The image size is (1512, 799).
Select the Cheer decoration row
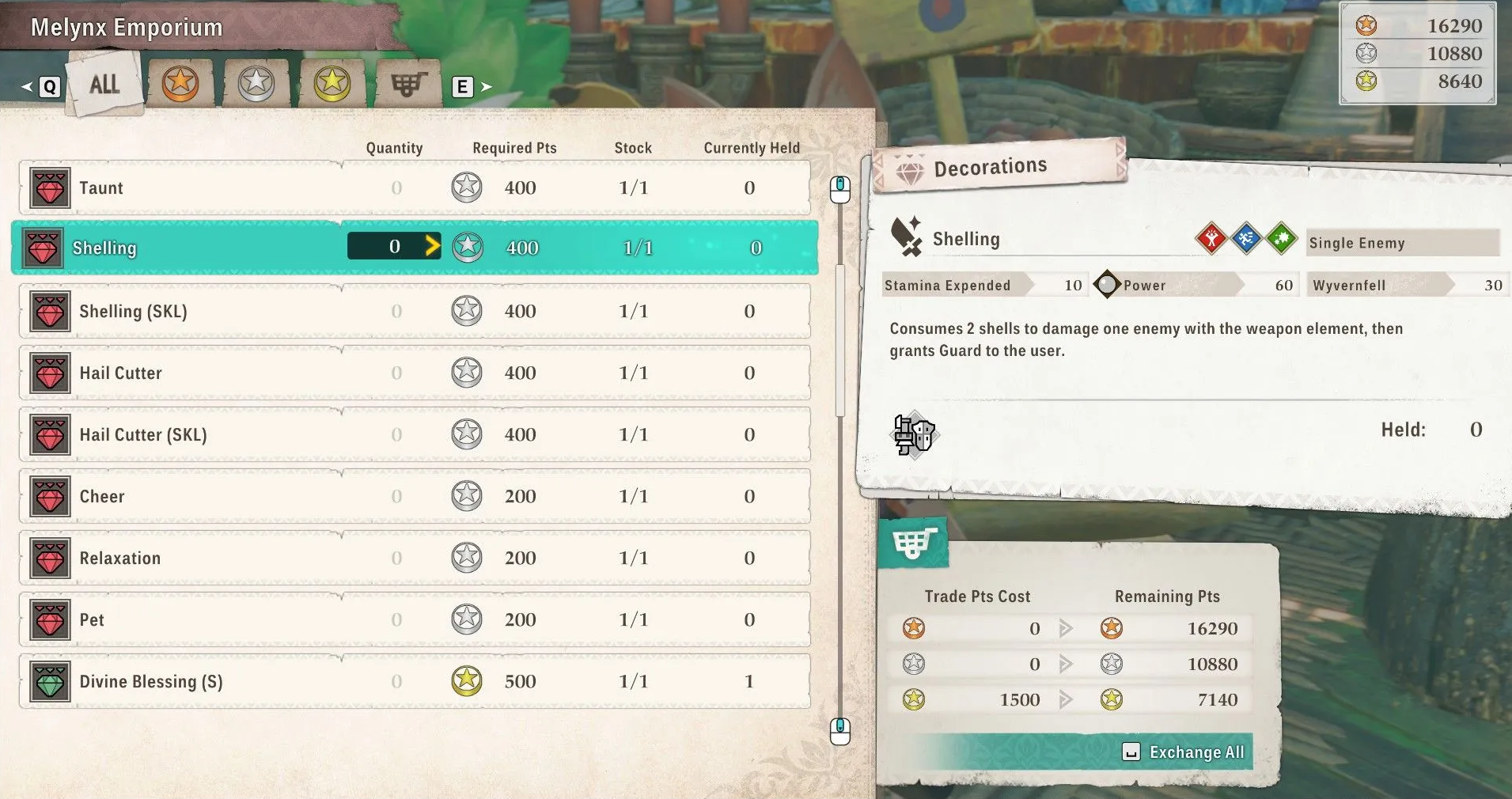(x=414, y=497)
